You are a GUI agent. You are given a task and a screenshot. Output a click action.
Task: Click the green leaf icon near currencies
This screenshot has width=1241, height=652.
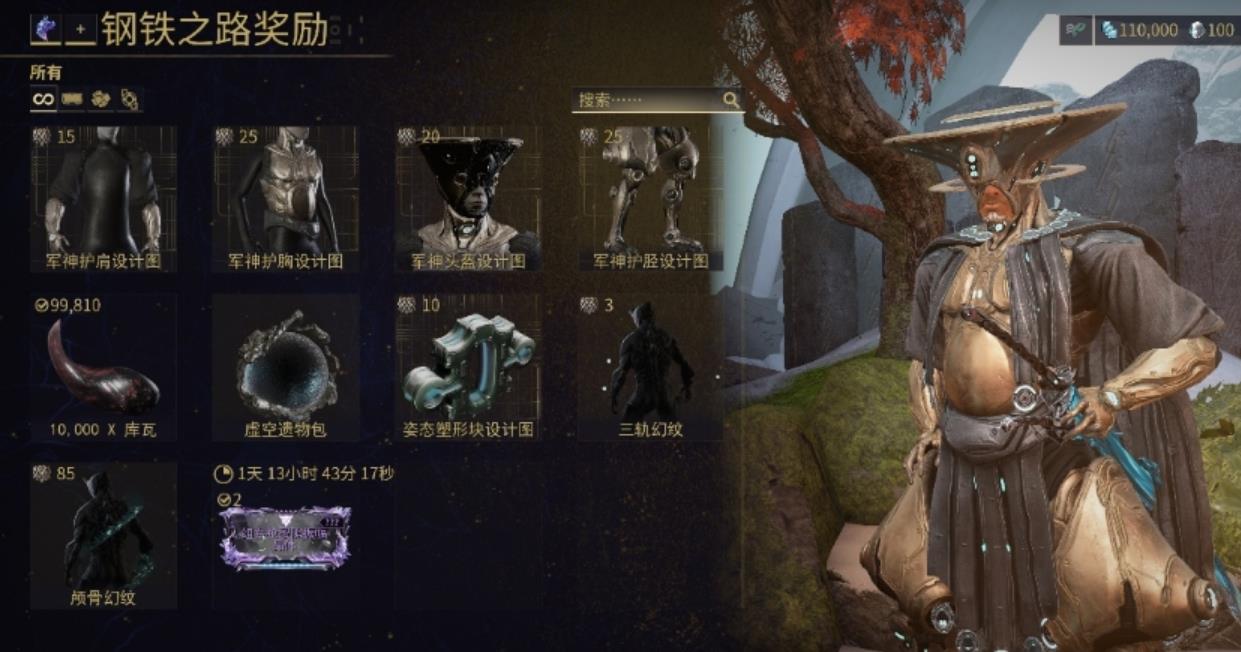(x=1076, y=30)
